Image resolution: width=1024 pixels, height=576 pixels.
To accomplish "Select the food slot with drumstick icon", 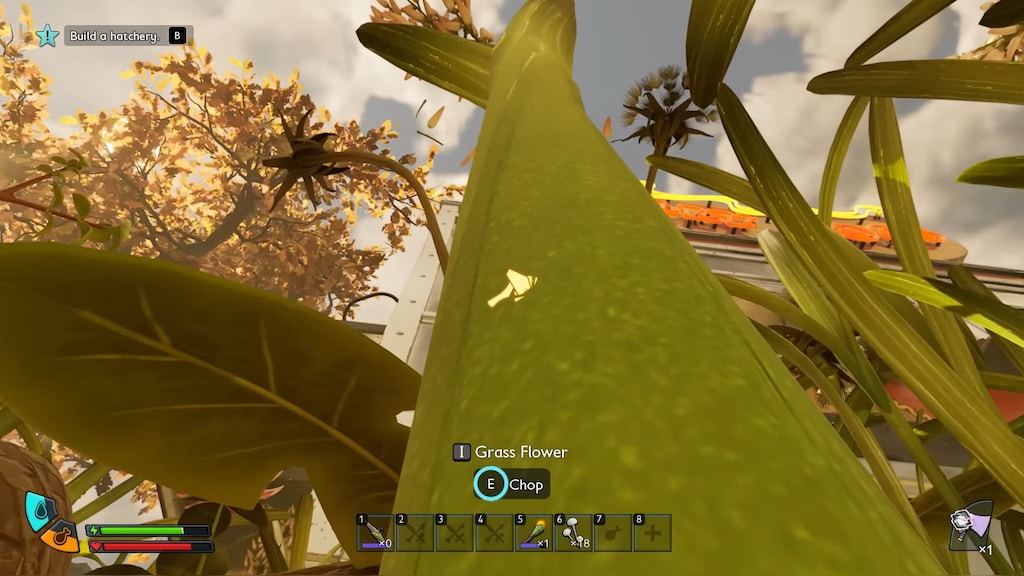I will [x=612, y=533].
